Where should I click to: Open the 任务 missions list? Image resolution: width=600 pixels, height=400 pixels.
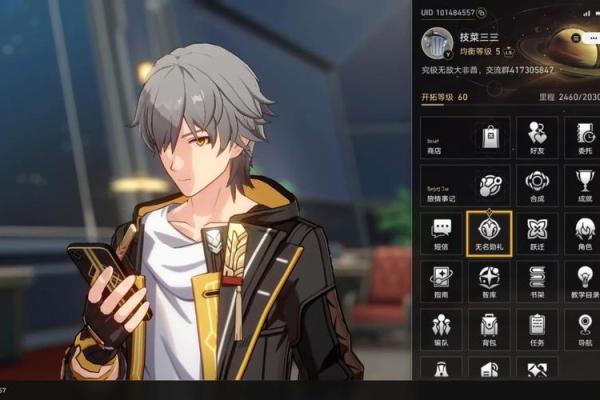click(537, 328)
